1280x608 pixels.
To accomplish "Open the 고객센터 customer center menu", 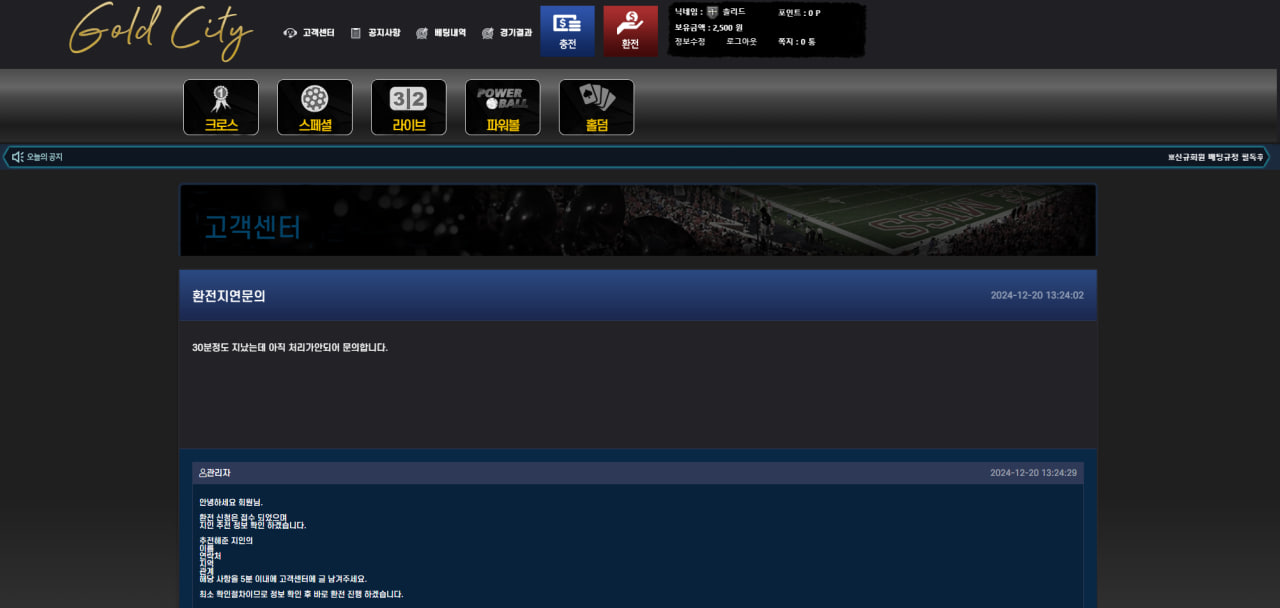I will pos(310,33).
